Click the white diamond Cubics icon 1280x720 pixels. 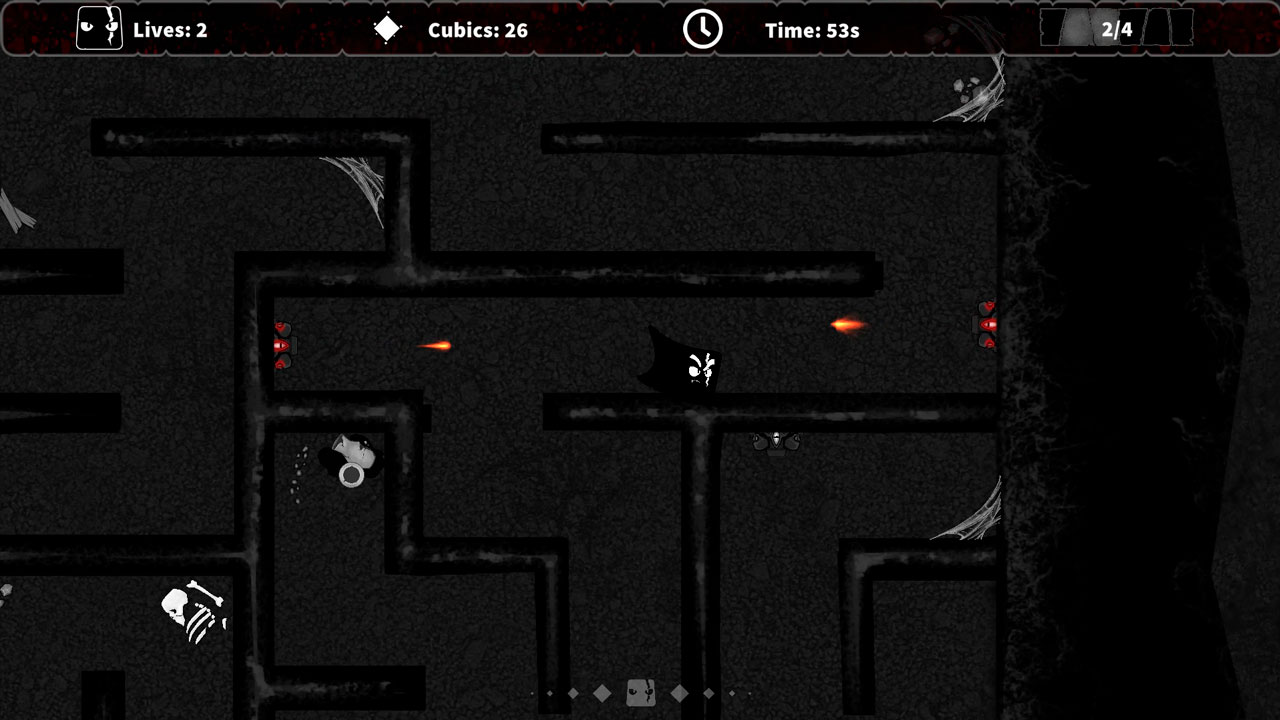[x=388, y=29]
